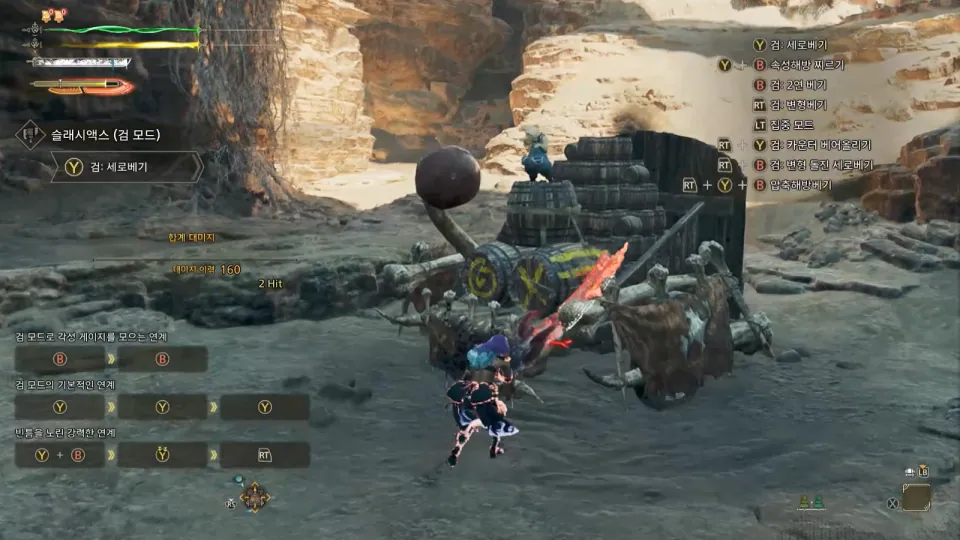
Task: Open the item slot box in the corner
Action: click(915, 497)
